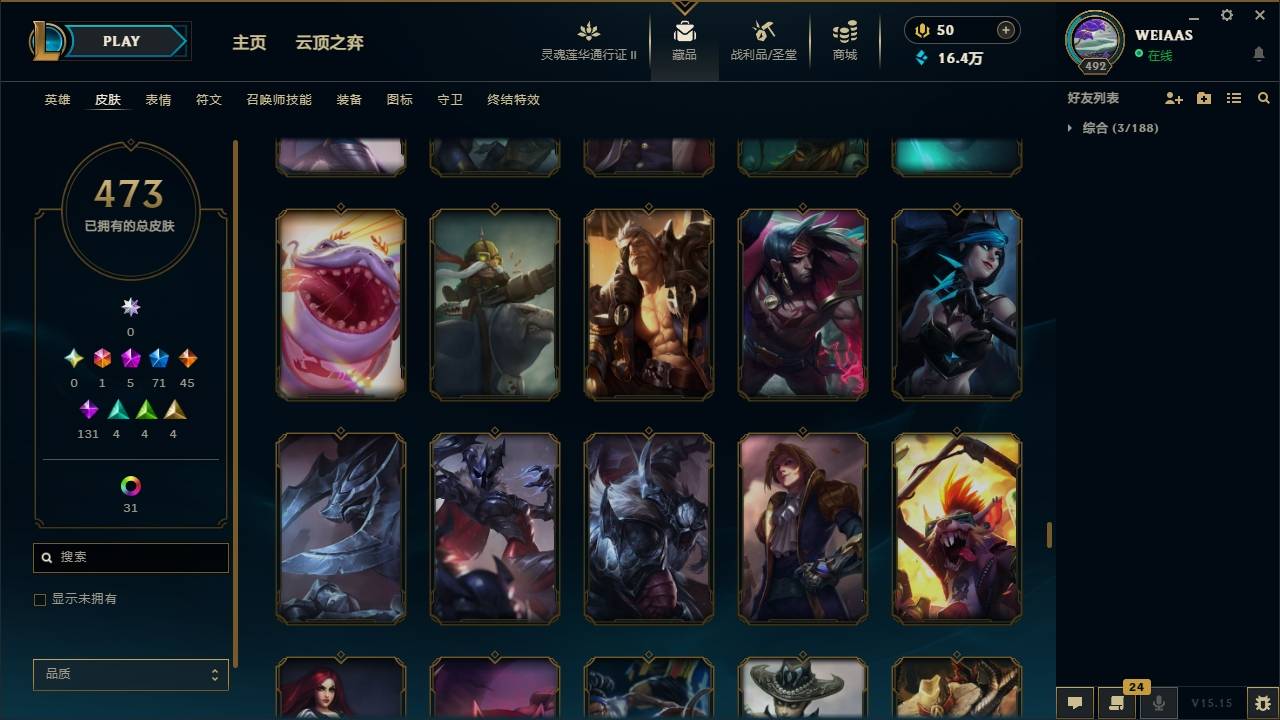Click the 搜索 search input field
Image resolution: width=1280 pixels, height=720 pixels.
[x=130, y=557]
